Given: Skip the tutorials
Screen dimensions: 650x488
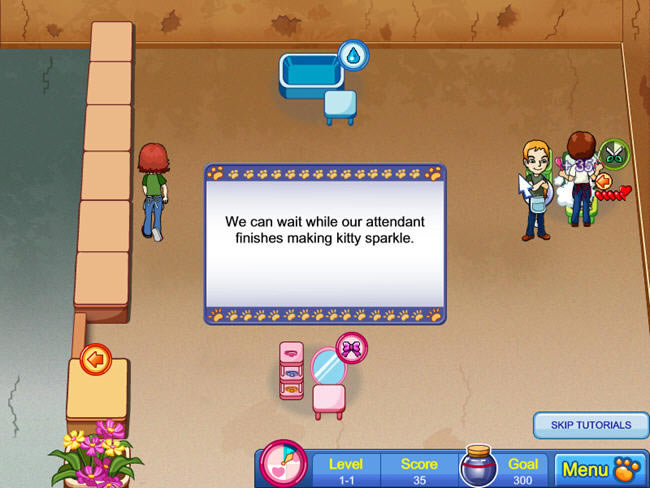Looking at the screenshot, I should [x=591, y=425].
